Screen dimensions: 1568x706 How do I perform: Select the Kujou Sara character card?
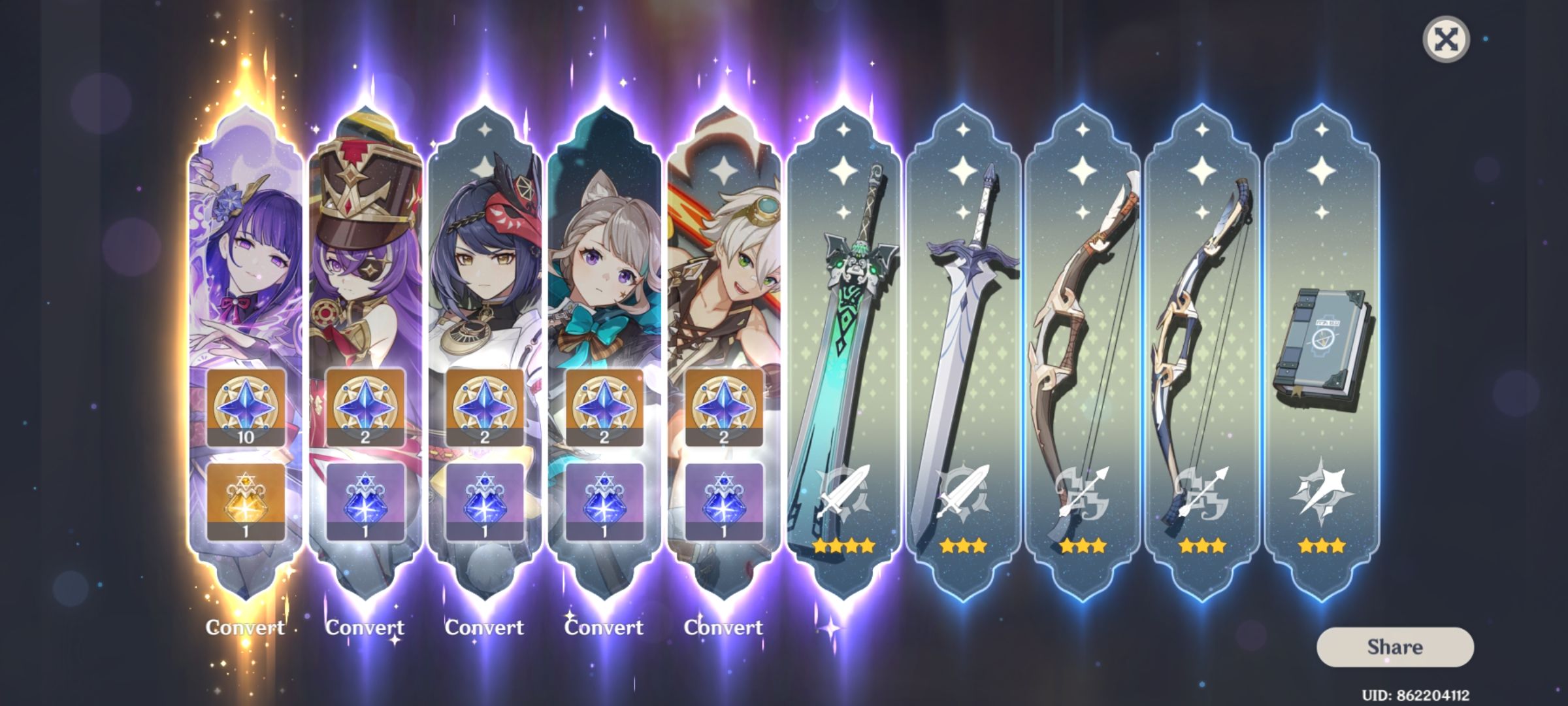(485, 261)
